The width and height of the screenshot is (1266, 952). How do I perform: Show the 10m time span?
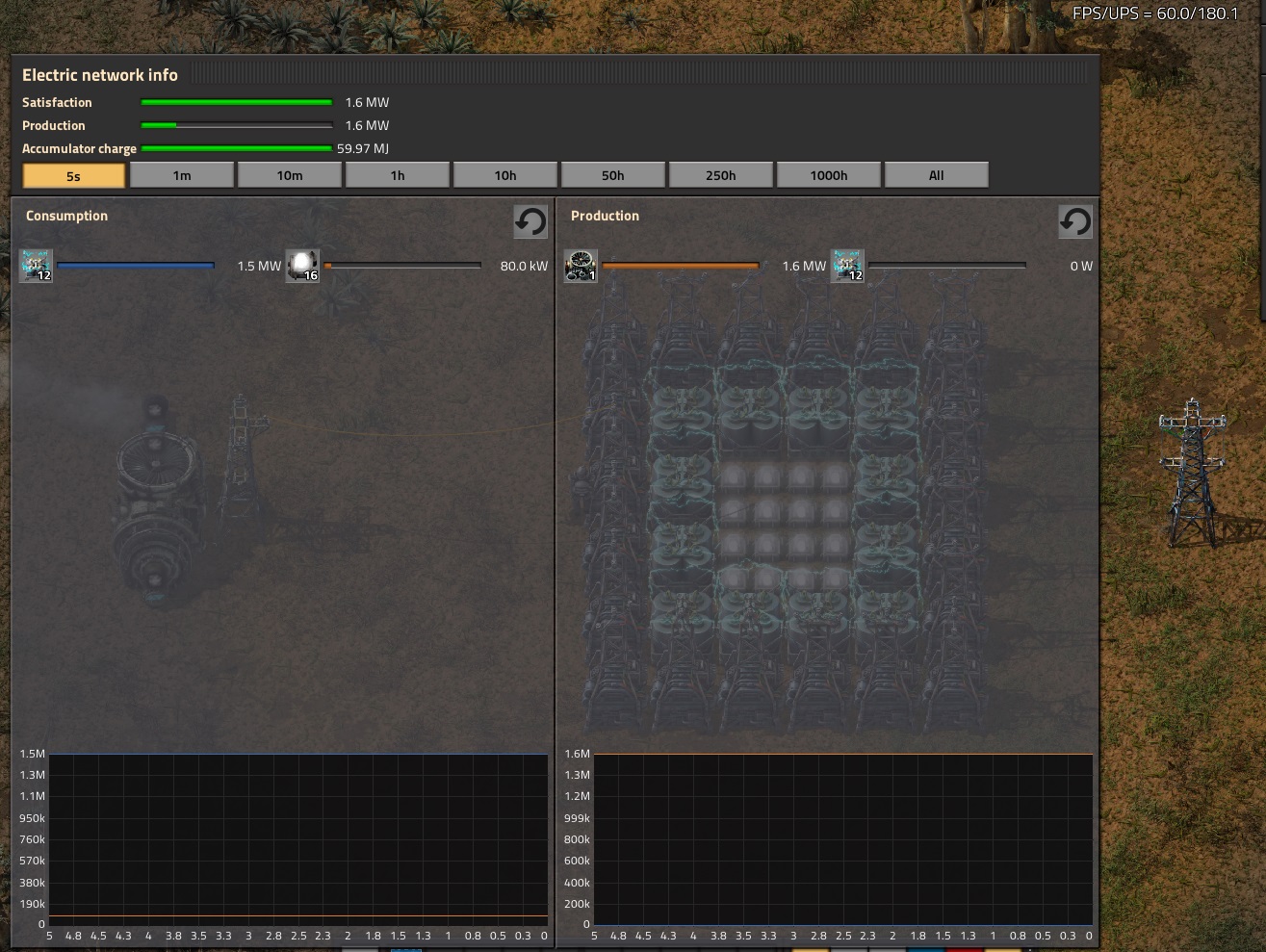(290, 175)
